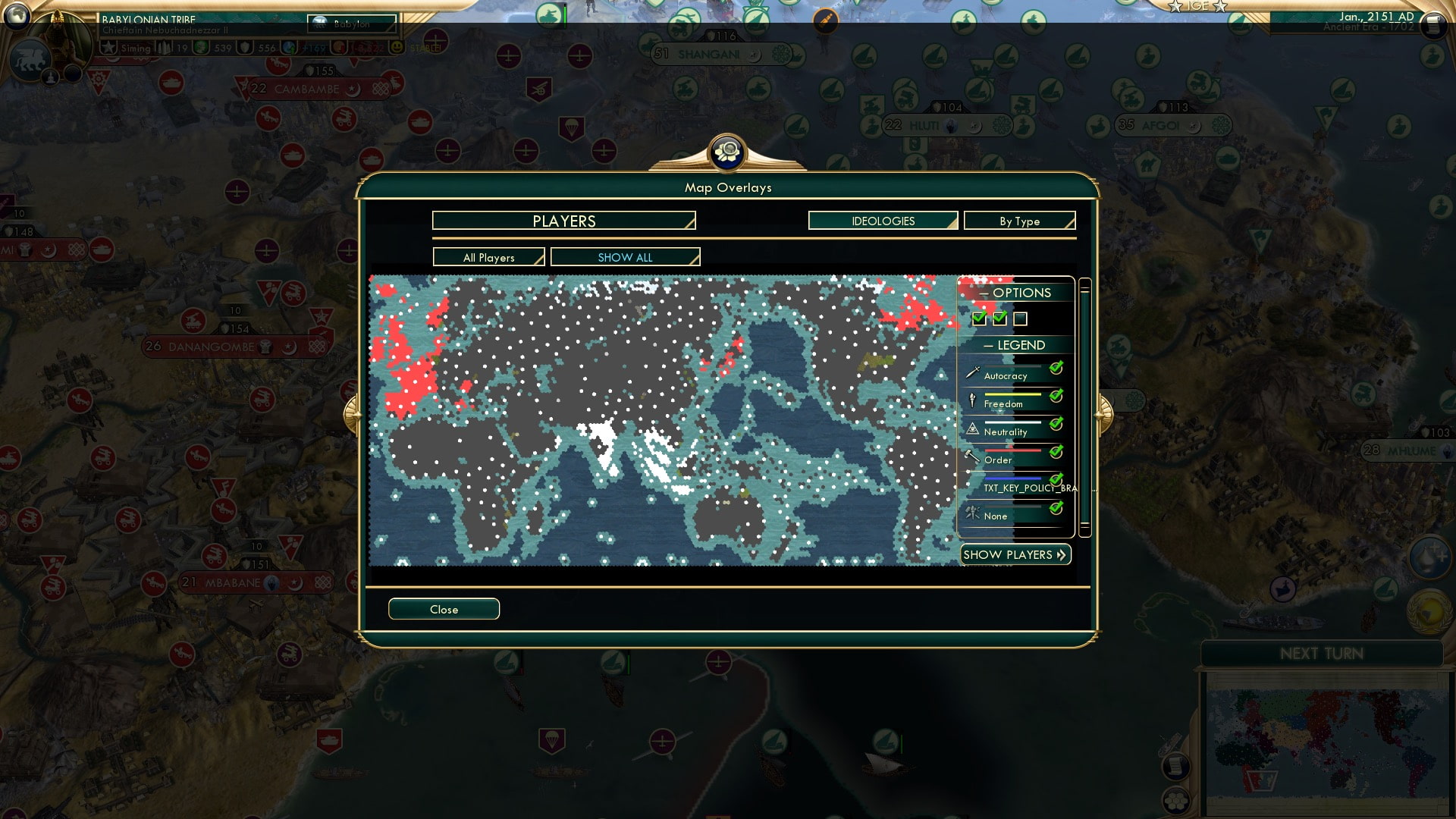Click the Close button on Map Overlays
Viewport: 1456px width, 819px height.
coord(444,609)
